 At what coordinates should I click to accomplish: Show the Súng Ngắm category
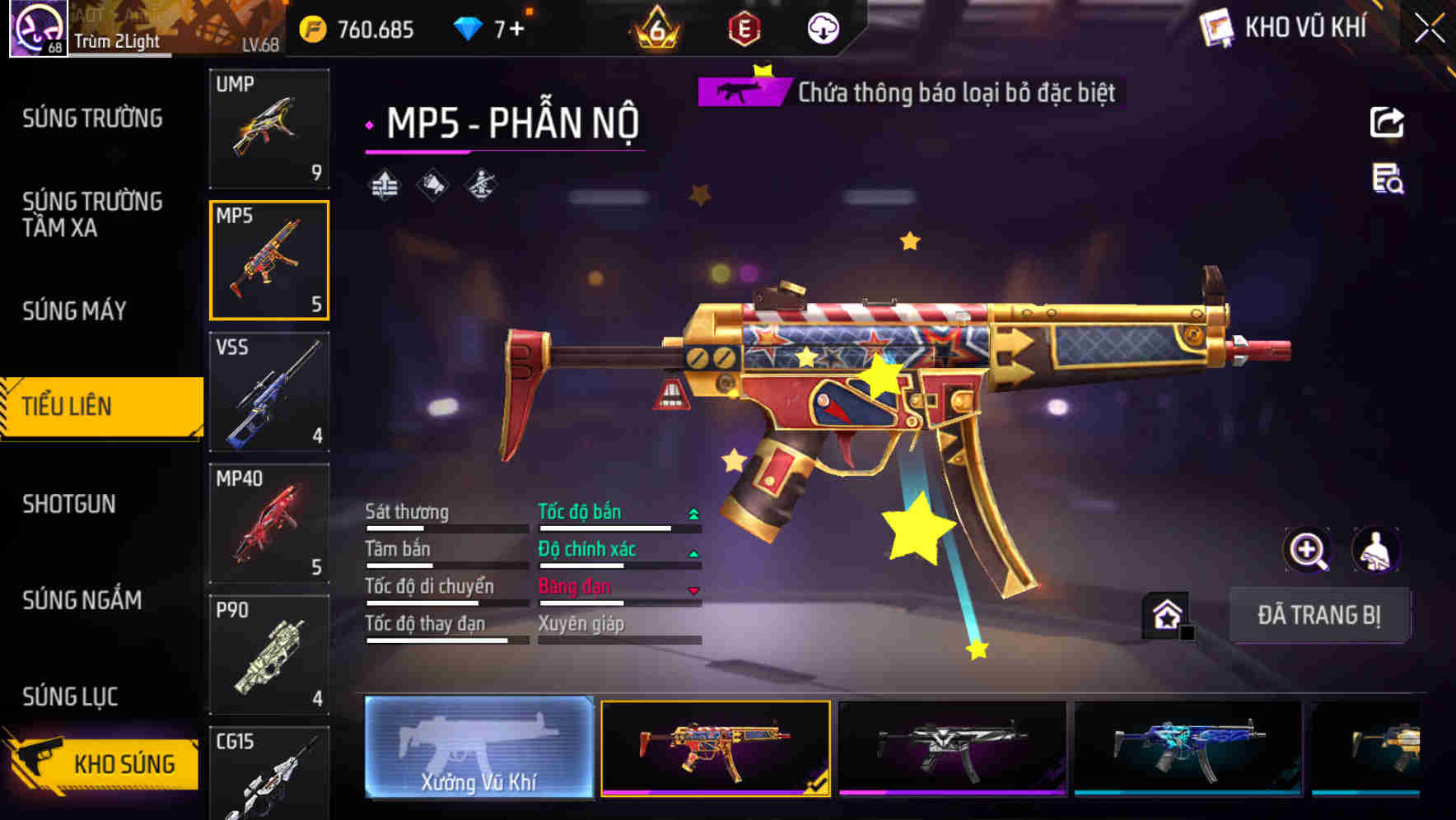point(82,600)
